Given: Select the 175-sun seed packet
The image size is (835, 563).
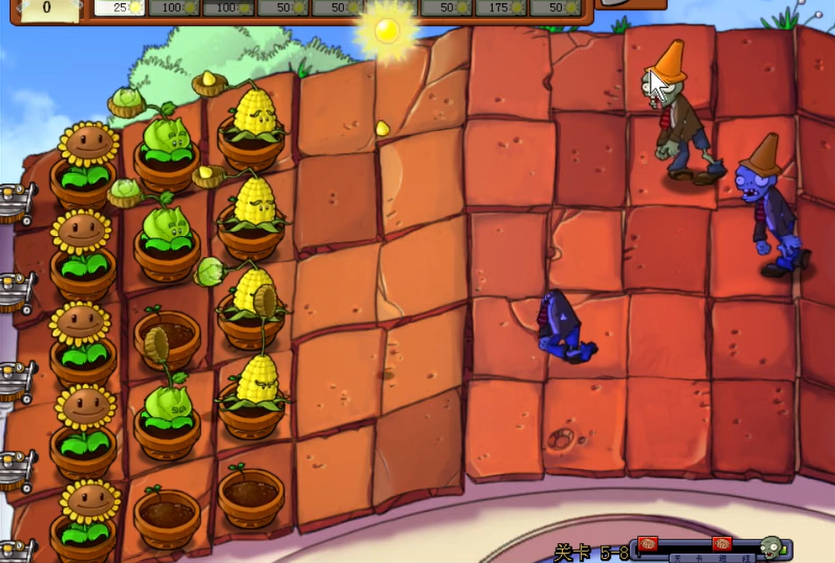Looking at the screenshot, I should pos(502,7).
